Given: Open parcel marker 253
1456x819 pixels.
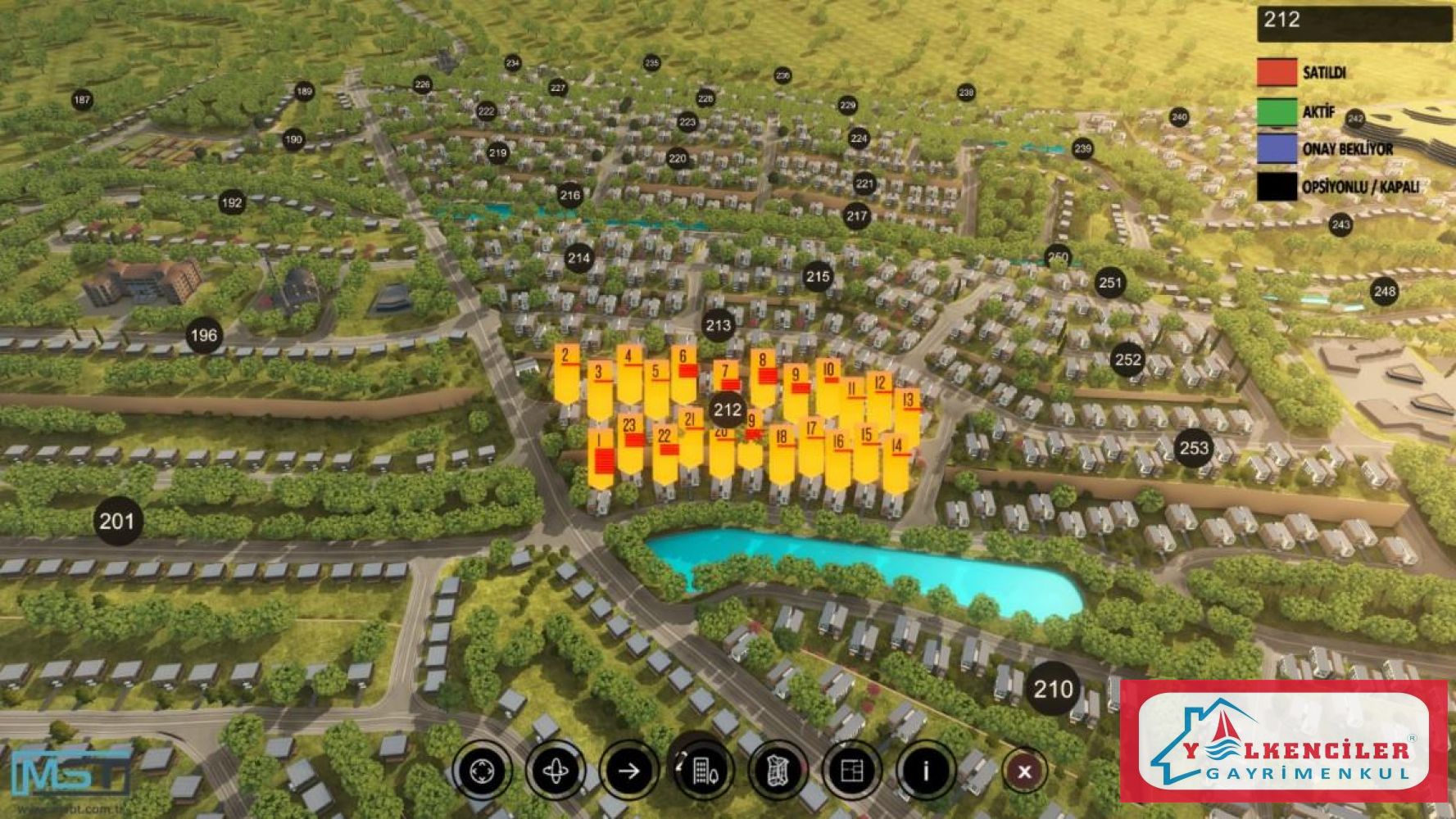Looking at the screenshot, I should (x=1194, y=448).
